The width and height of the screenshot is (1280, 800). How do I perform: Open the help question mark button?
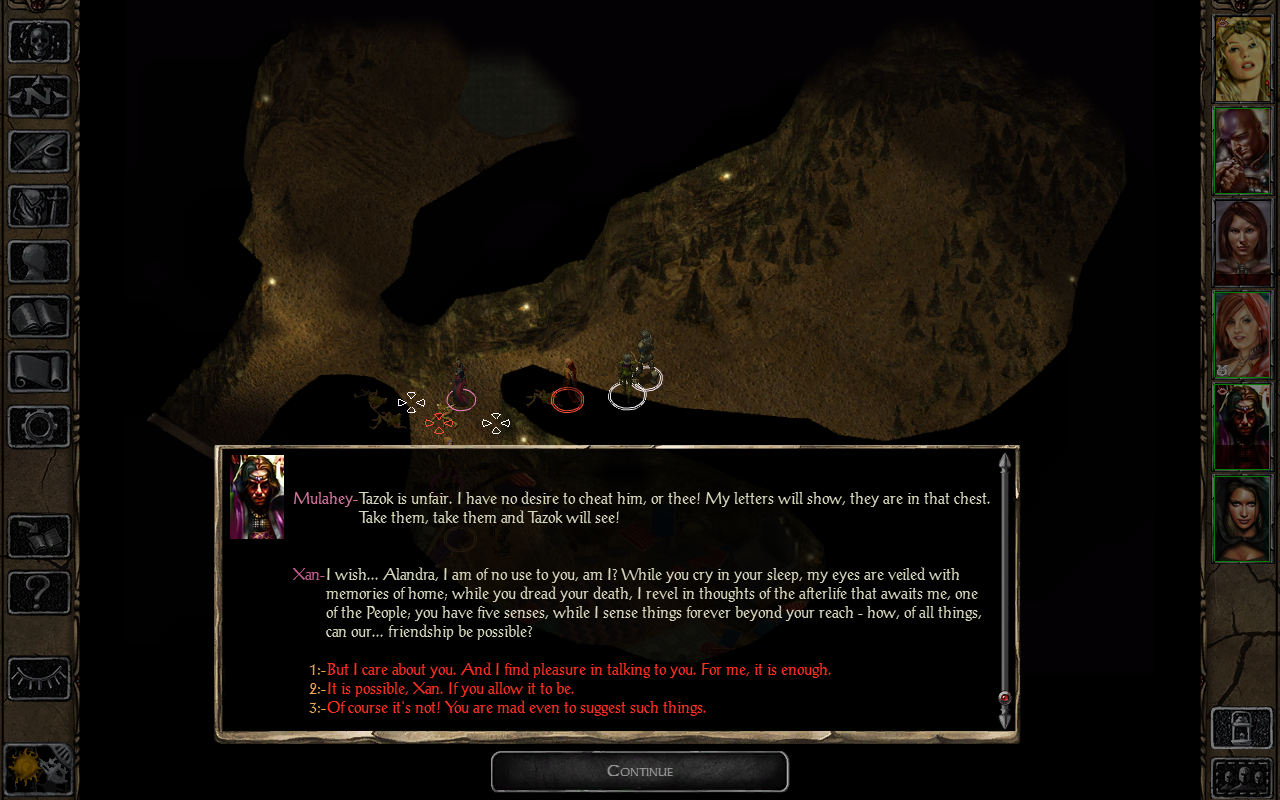pyautogui.click(x=39, y=592)
